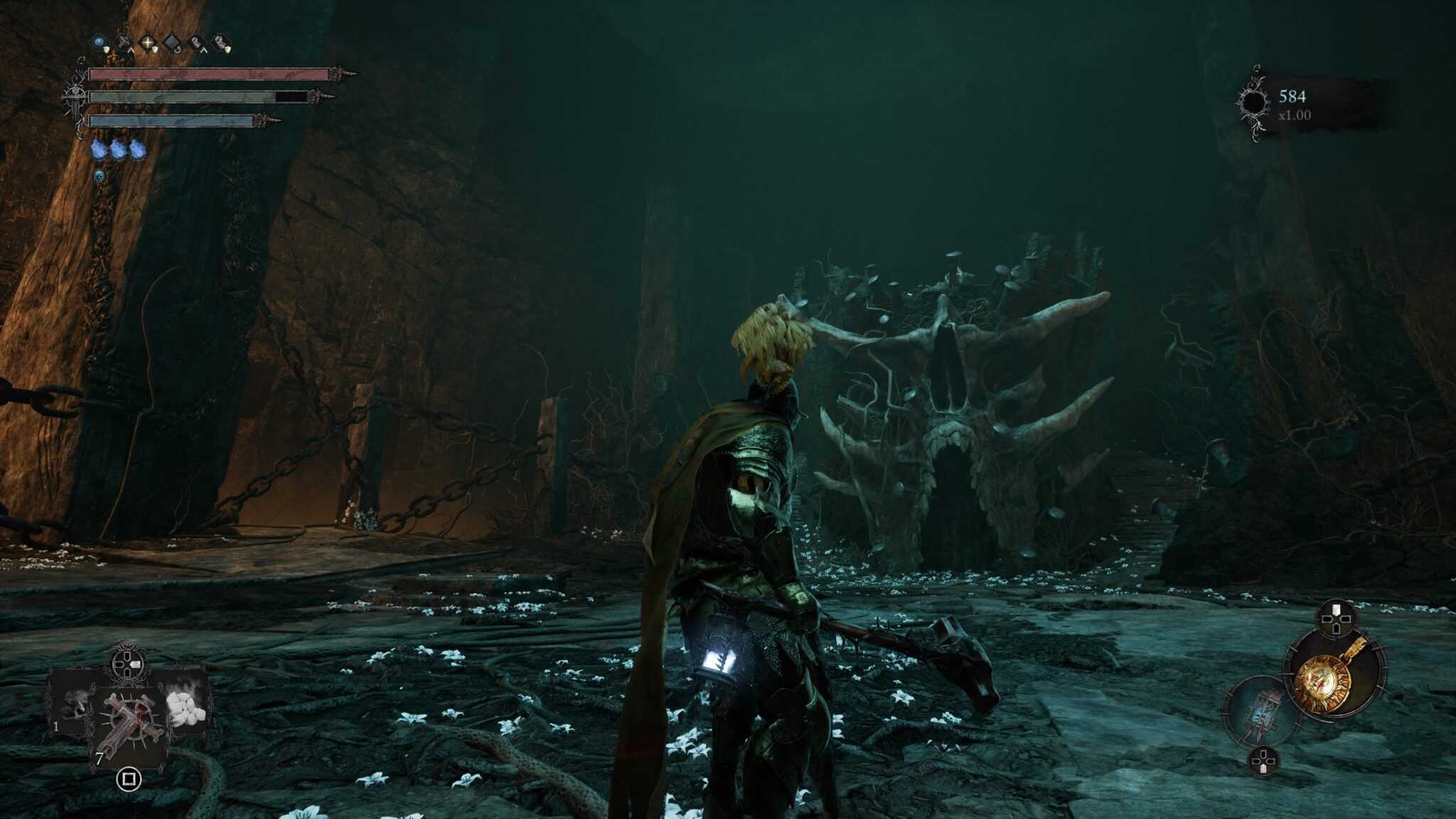Image resolution: width=1456 pixels, height=819 pixels.
Task: Expand the chevron beneath the gauntlet buff
Action: pos(203,50)
